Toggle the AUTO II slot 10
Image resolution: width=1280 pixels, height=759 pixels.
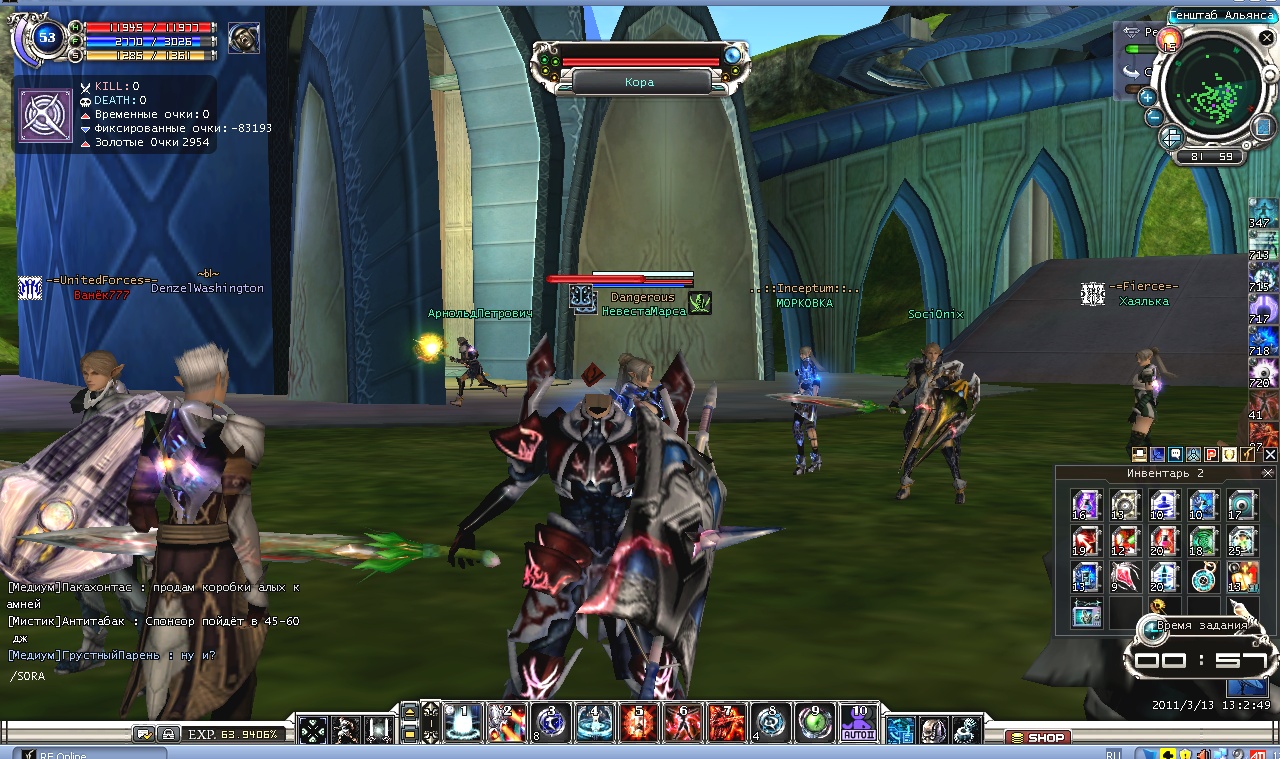point(858,722)
